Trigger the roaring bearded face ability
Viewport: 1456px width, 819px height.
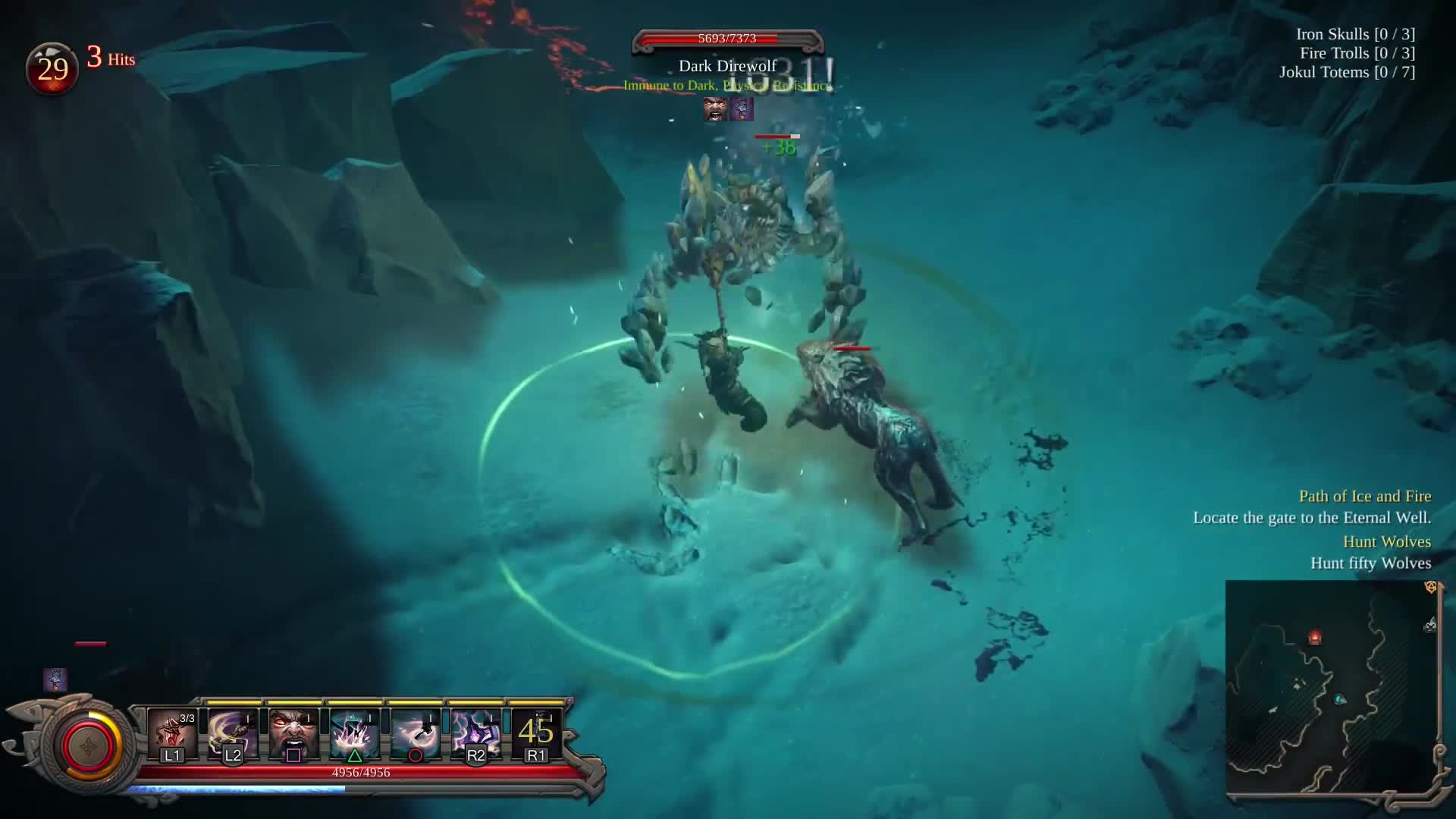(x=293, y=733)
